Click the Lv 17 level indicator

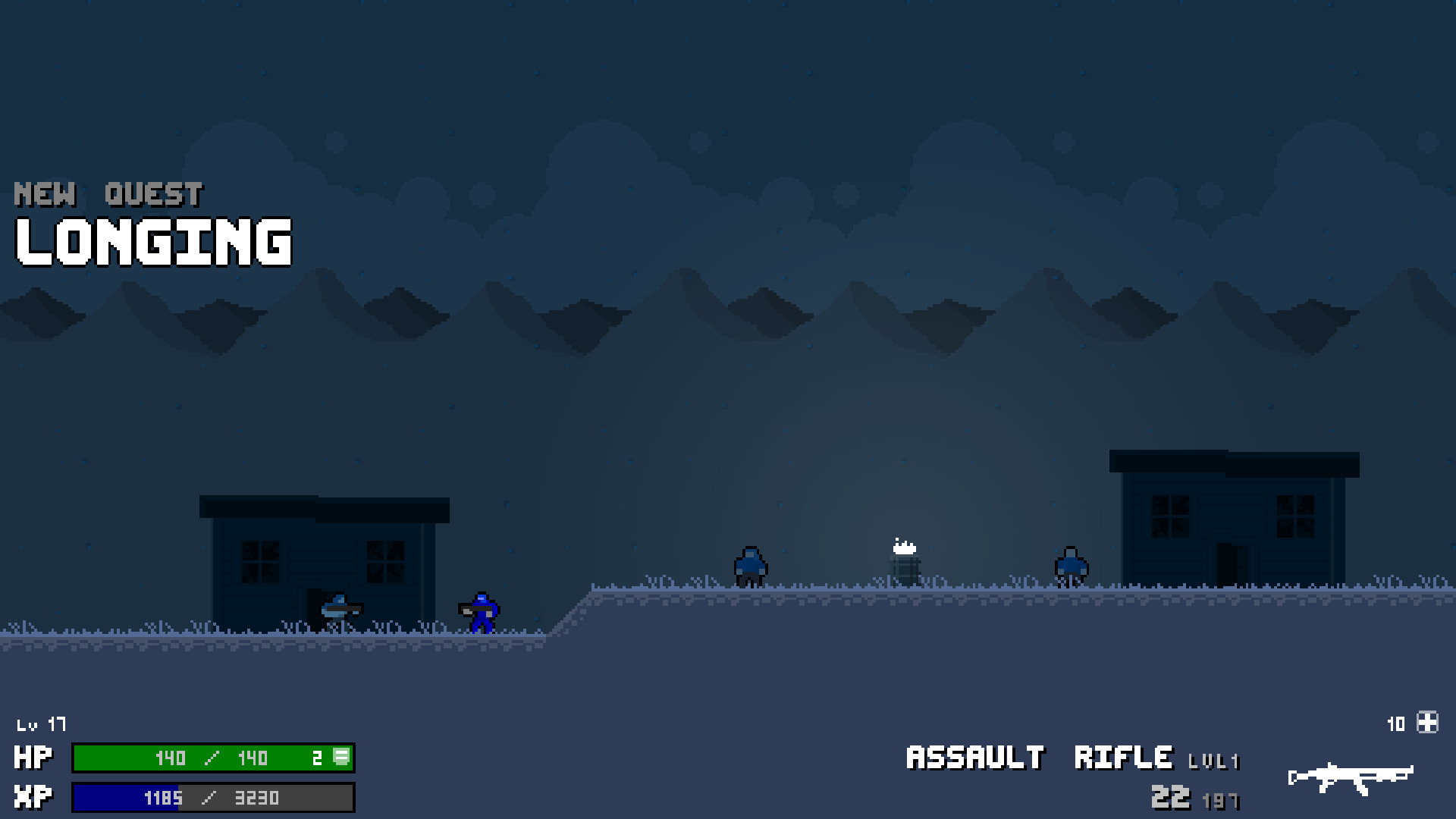point(41,724)
